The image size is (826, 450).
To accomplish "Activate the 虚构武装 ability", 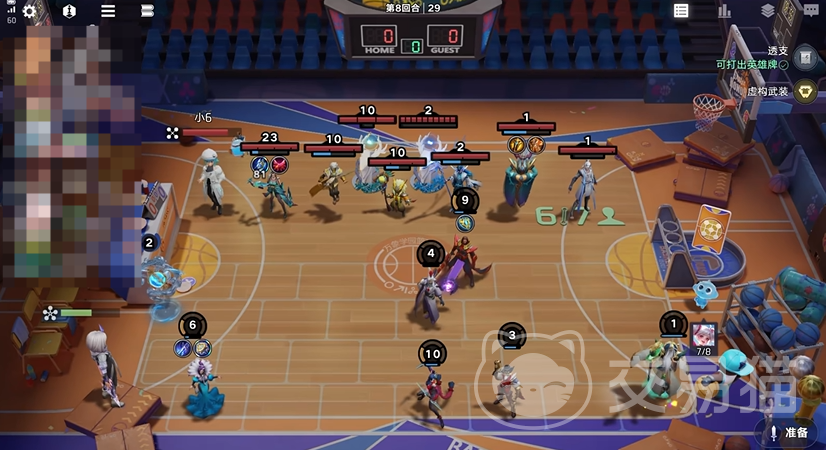I will coord(806,91).
